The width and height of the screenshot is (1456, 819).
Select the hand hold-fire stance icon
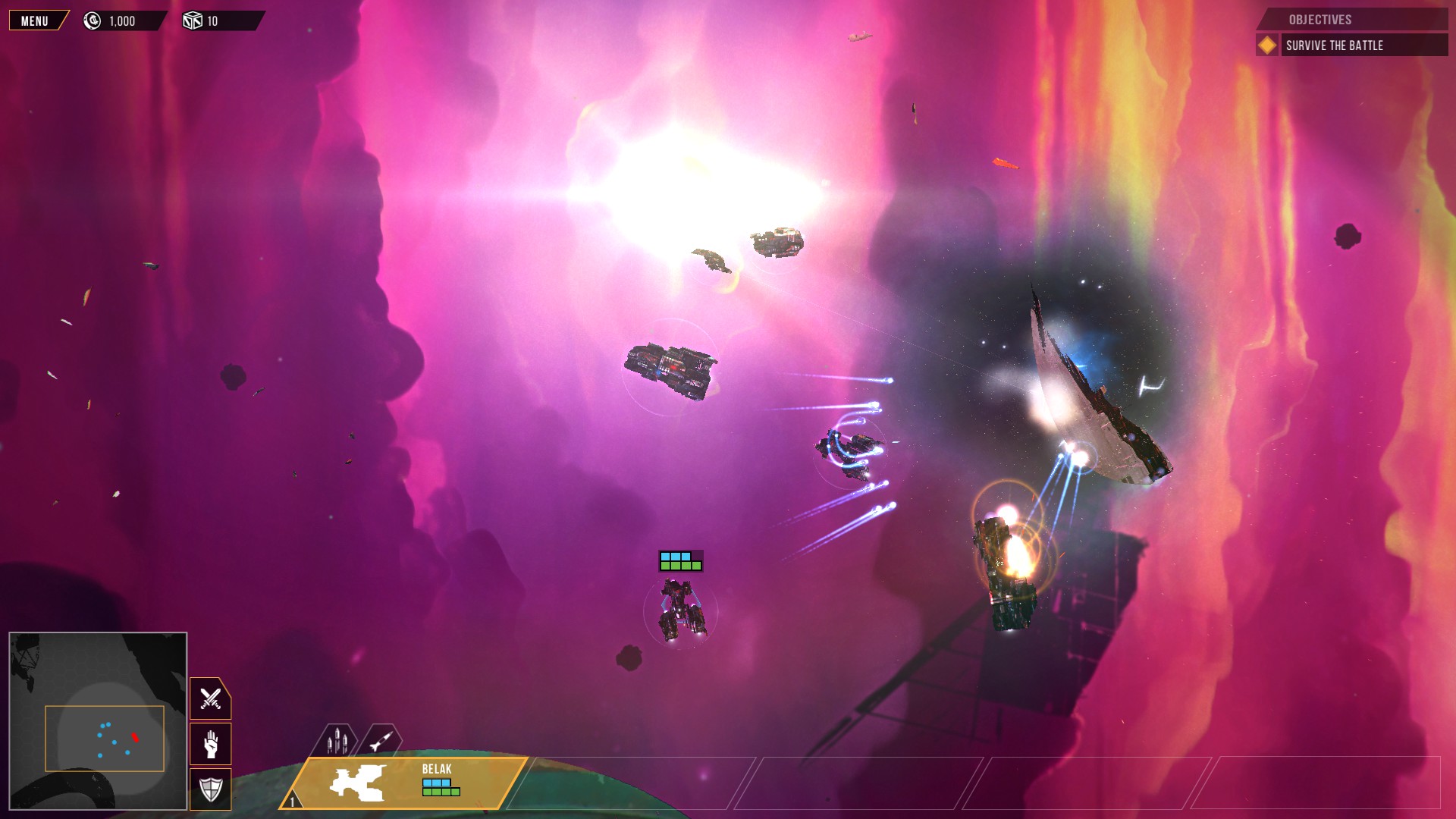coord(209,744)
